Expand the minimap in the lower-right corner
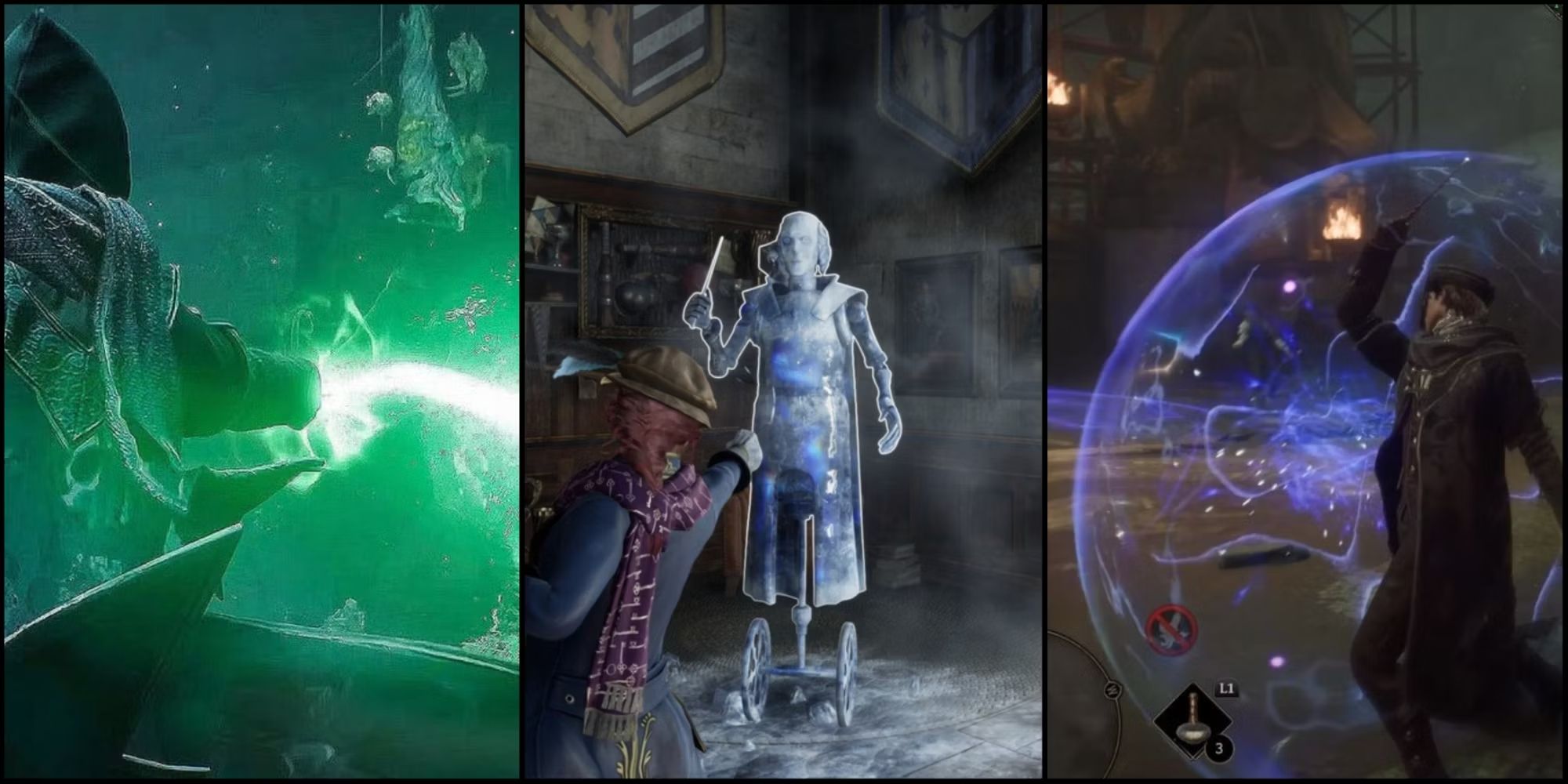Image resolution: width=1568 pixels, height=784 pixels. click(x=1098, y=721)
